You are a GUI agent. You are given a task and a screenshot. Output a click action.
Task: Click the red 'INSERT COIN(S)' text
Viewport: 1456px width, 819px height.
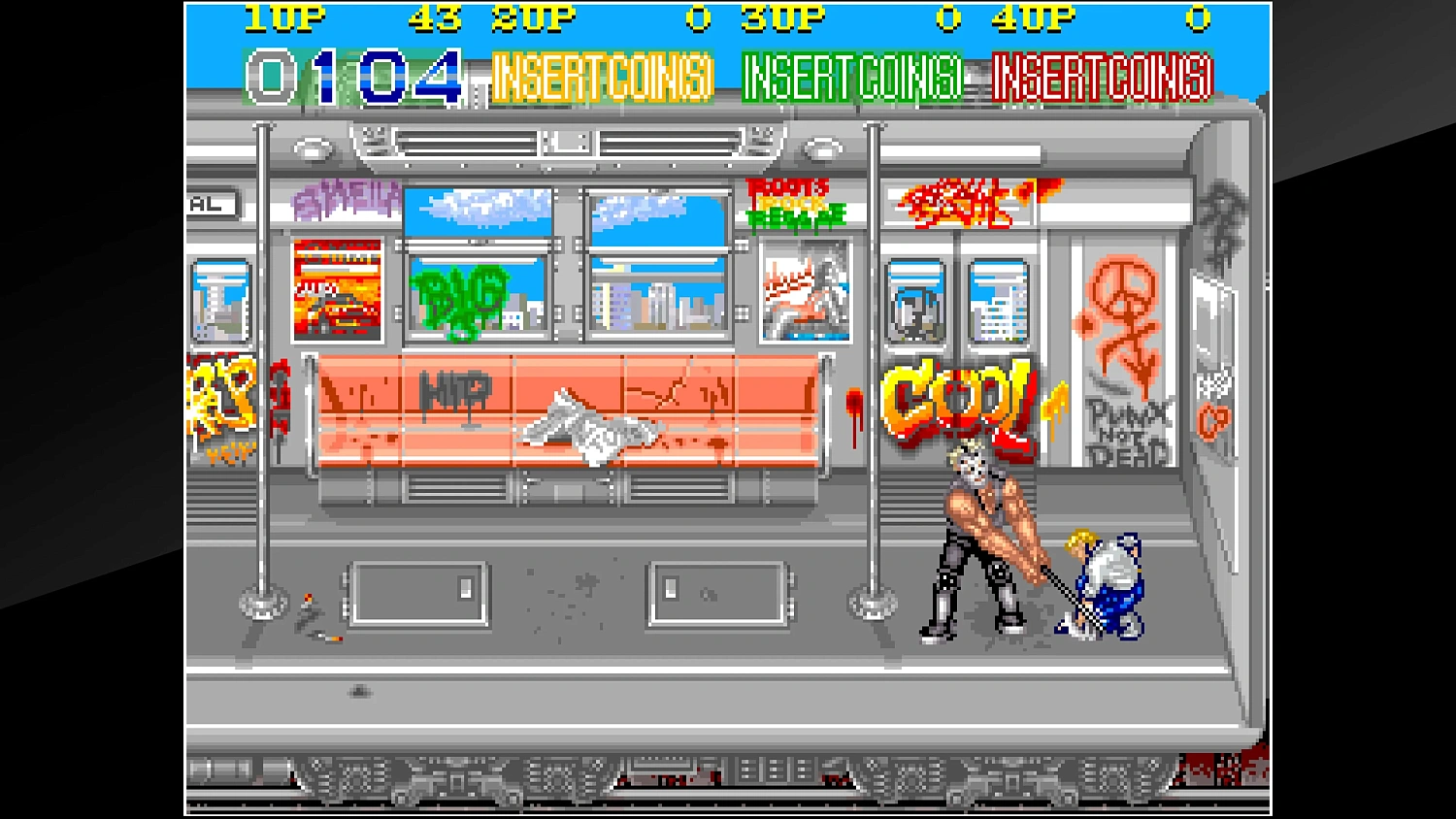point(1102,78)
